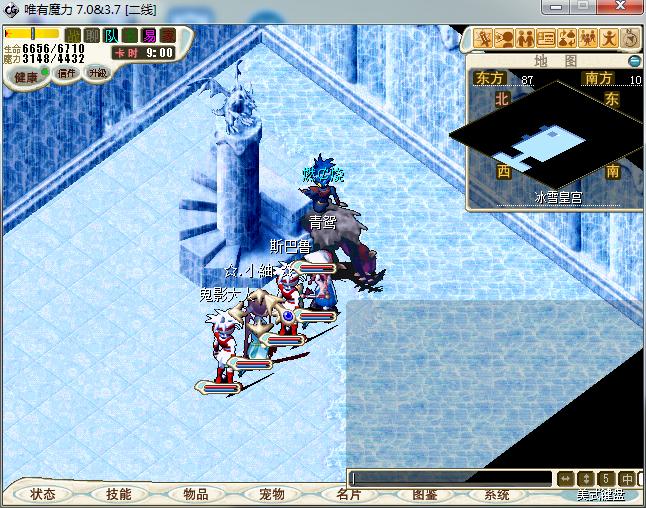Open the 技能 skills menu
Screen dimensions: 646x508
(x=118, y=494)
